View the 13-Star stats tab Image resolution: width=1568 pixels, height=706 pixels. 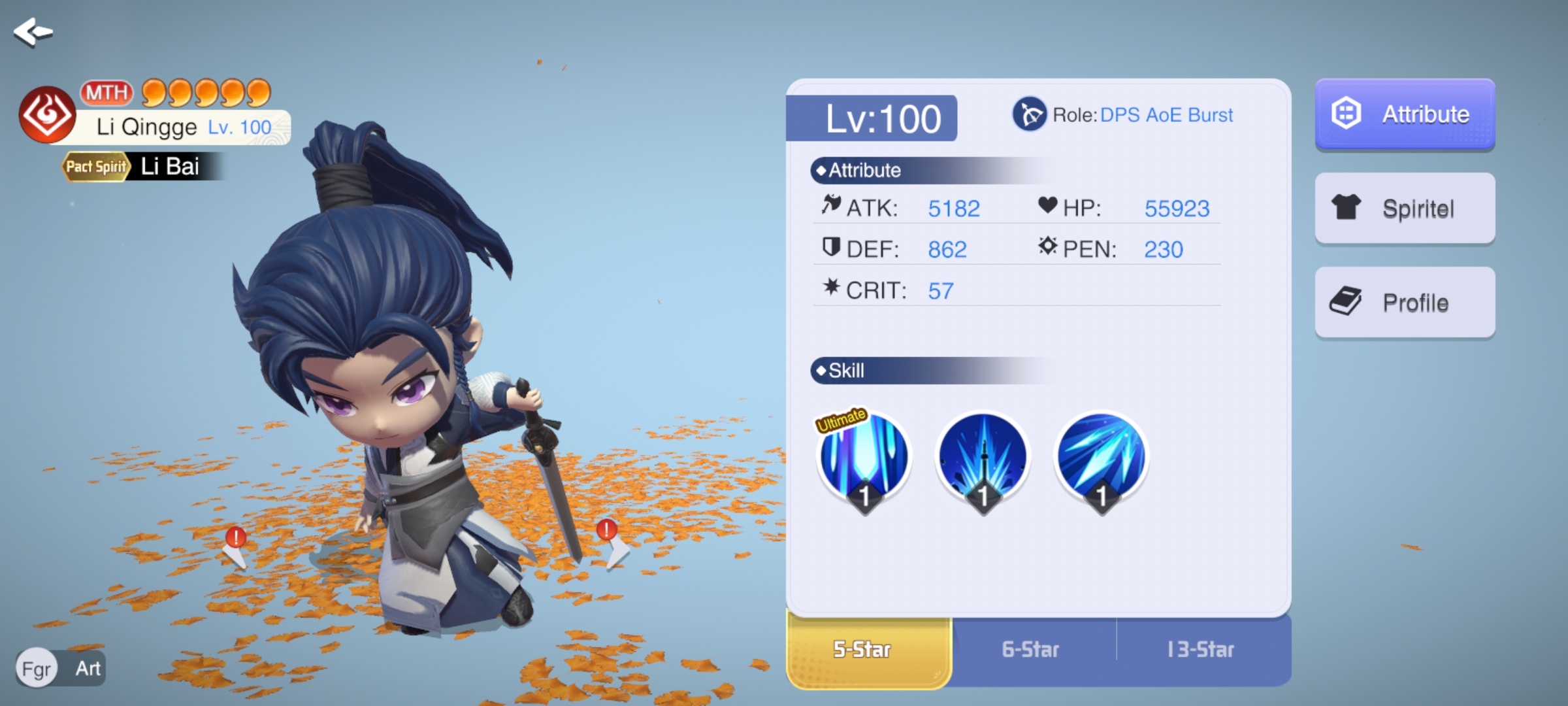click(1201, 650)
